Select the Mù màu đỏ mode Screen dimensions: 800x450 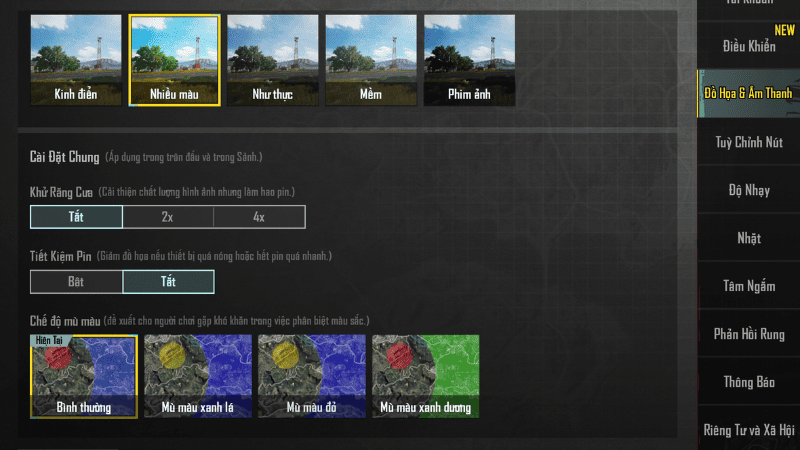tap(312, 376)
